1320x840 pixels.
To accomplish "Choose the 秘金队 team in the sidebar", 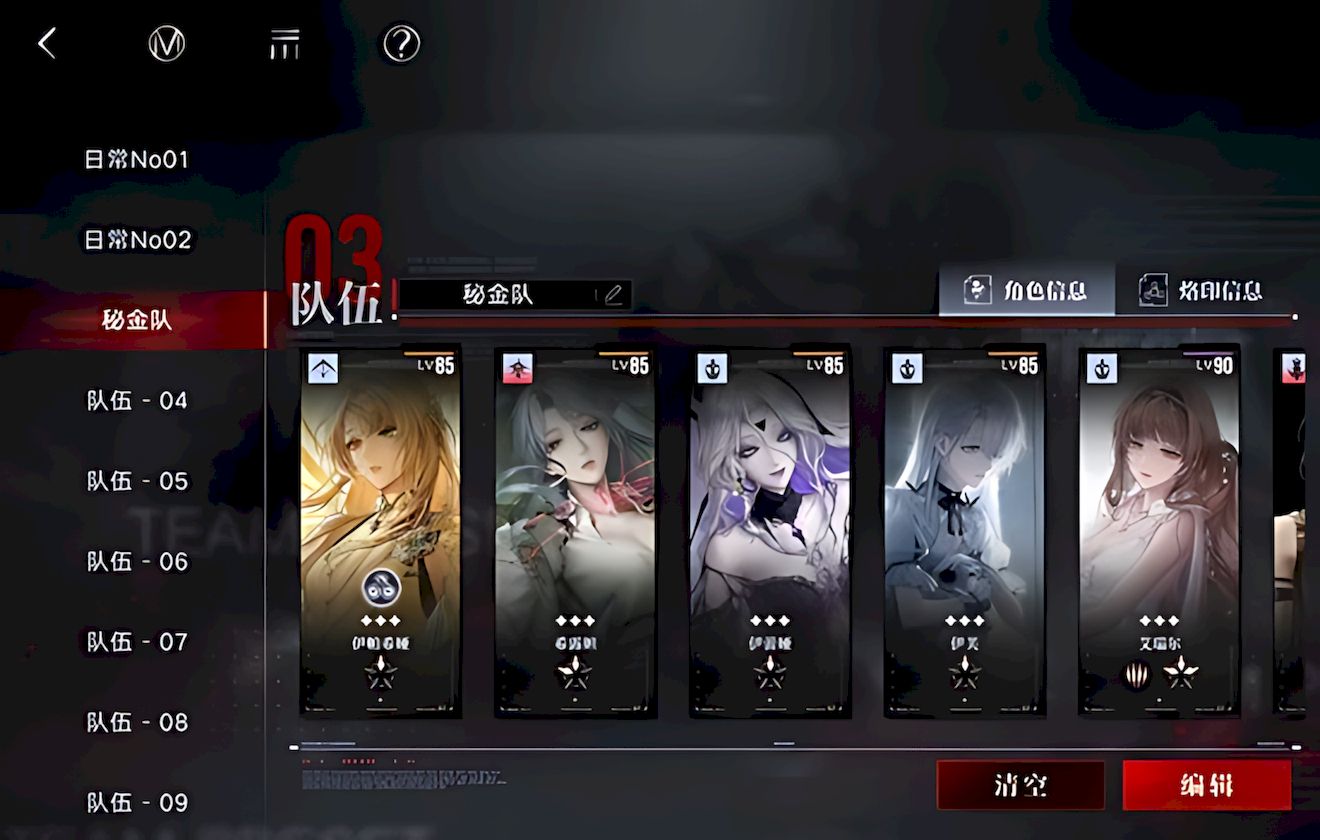I will [137, 320].
